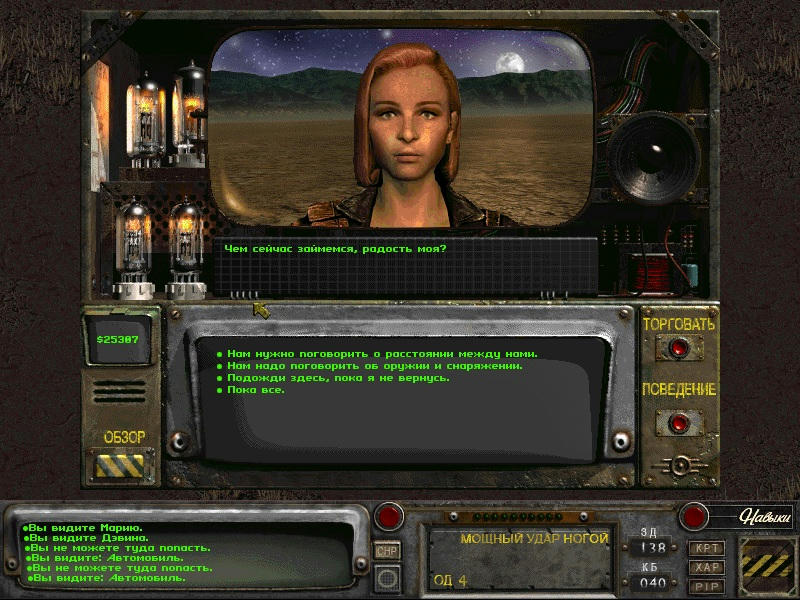The width and height of the screenshot is (800, 600).
Task: Select the weapons and gear dialogue option
Action: 374,366
